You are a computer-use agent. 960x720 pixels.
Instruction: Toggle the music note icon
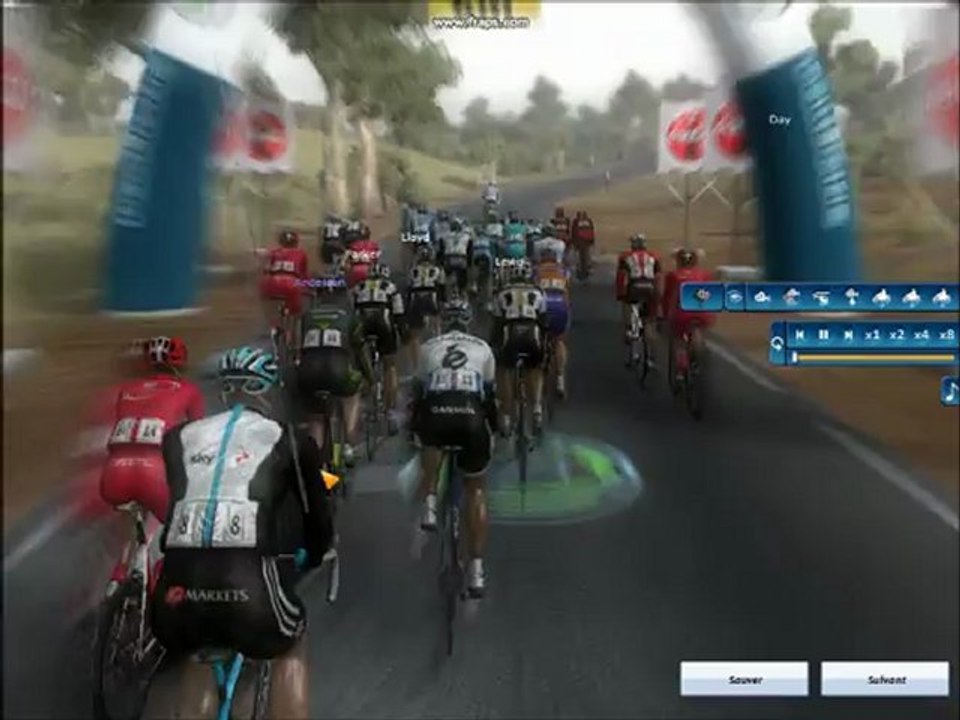[x=949, y=390]
